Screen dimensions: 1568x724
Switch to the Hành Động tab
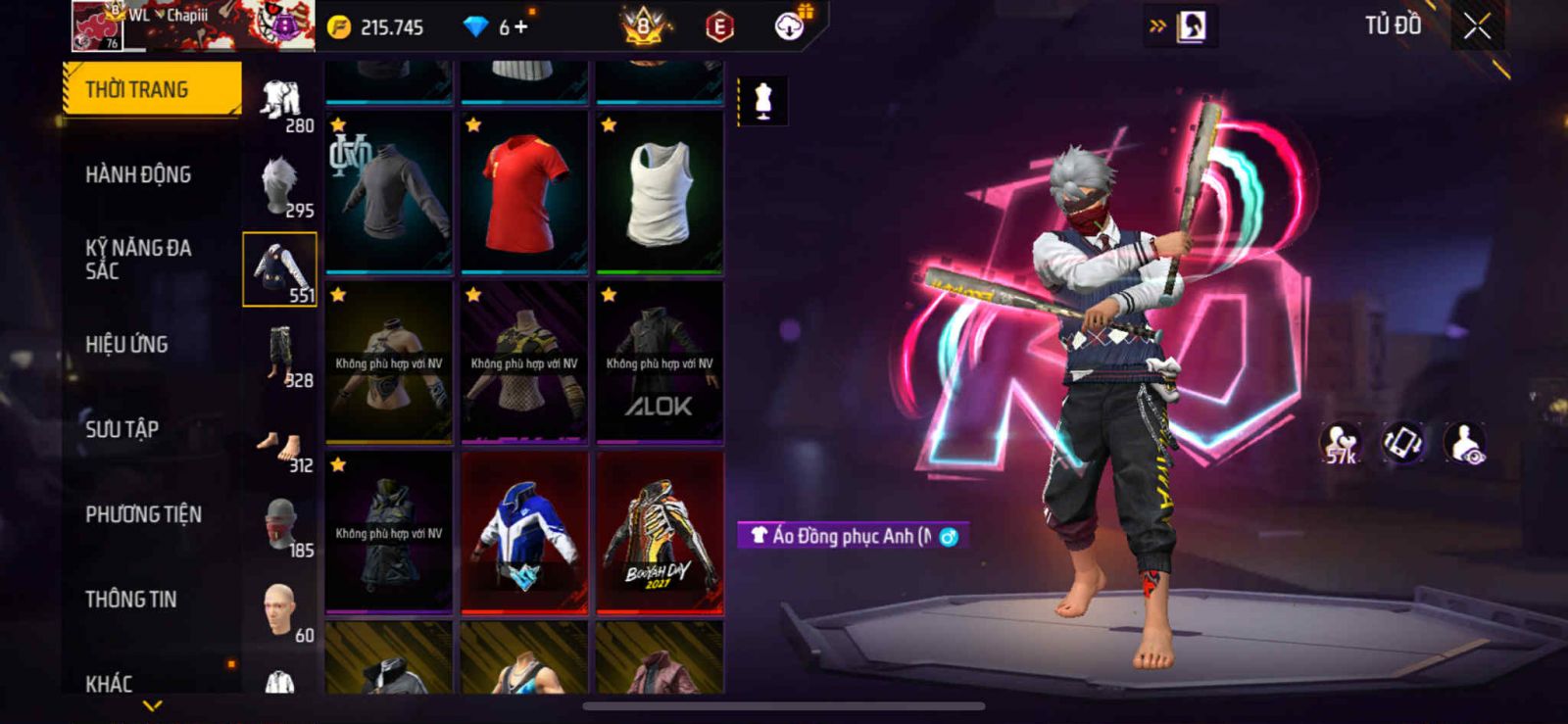(138, 174)
